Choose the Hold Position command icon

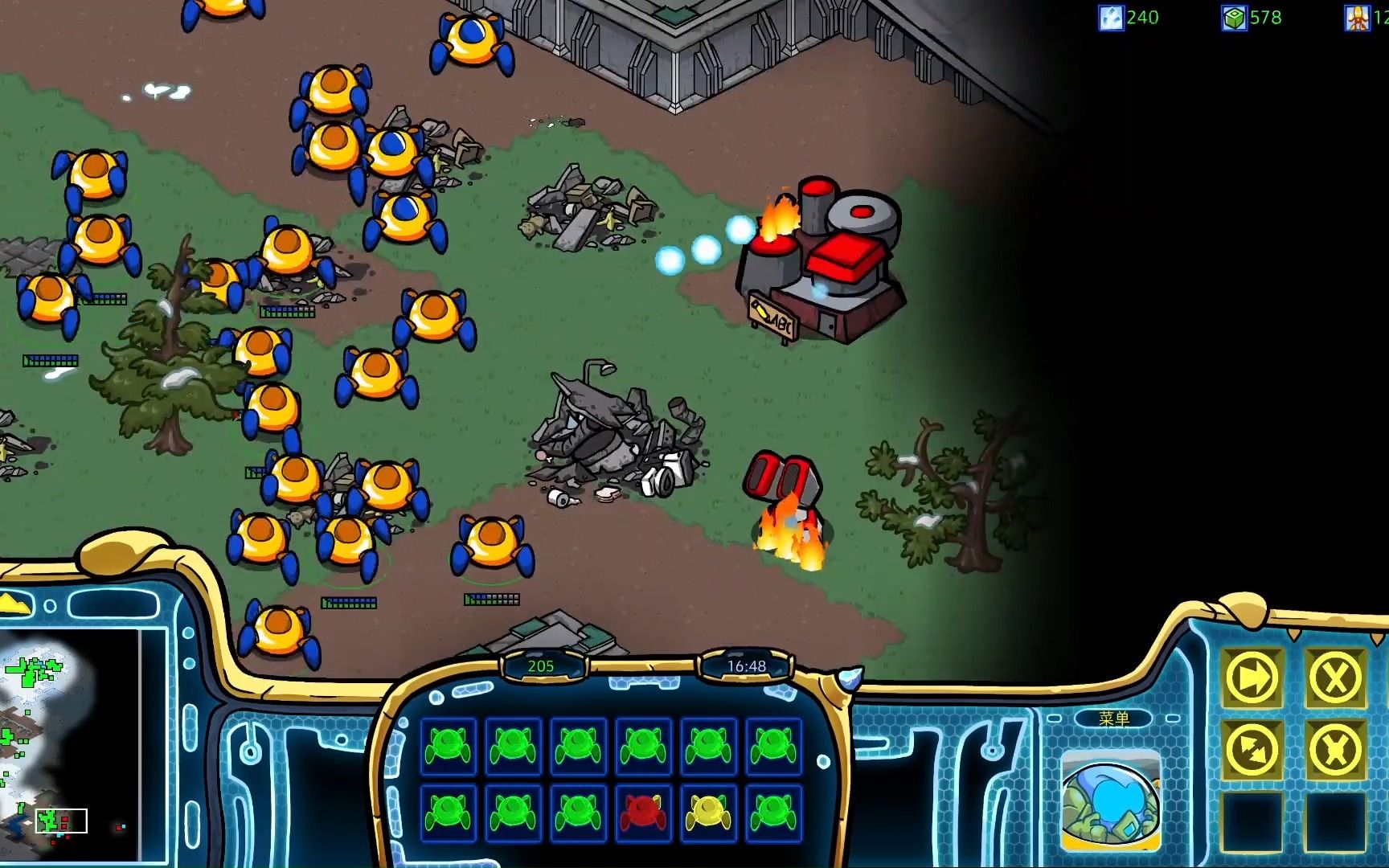(x=1335, y=751)
